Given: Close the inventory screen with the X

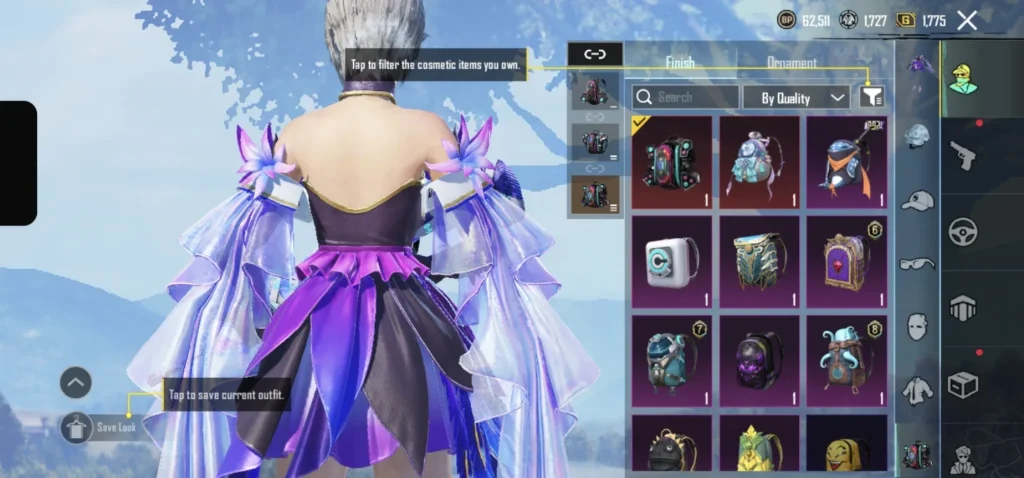Looking at the screenshot, I should coord(967,20).
